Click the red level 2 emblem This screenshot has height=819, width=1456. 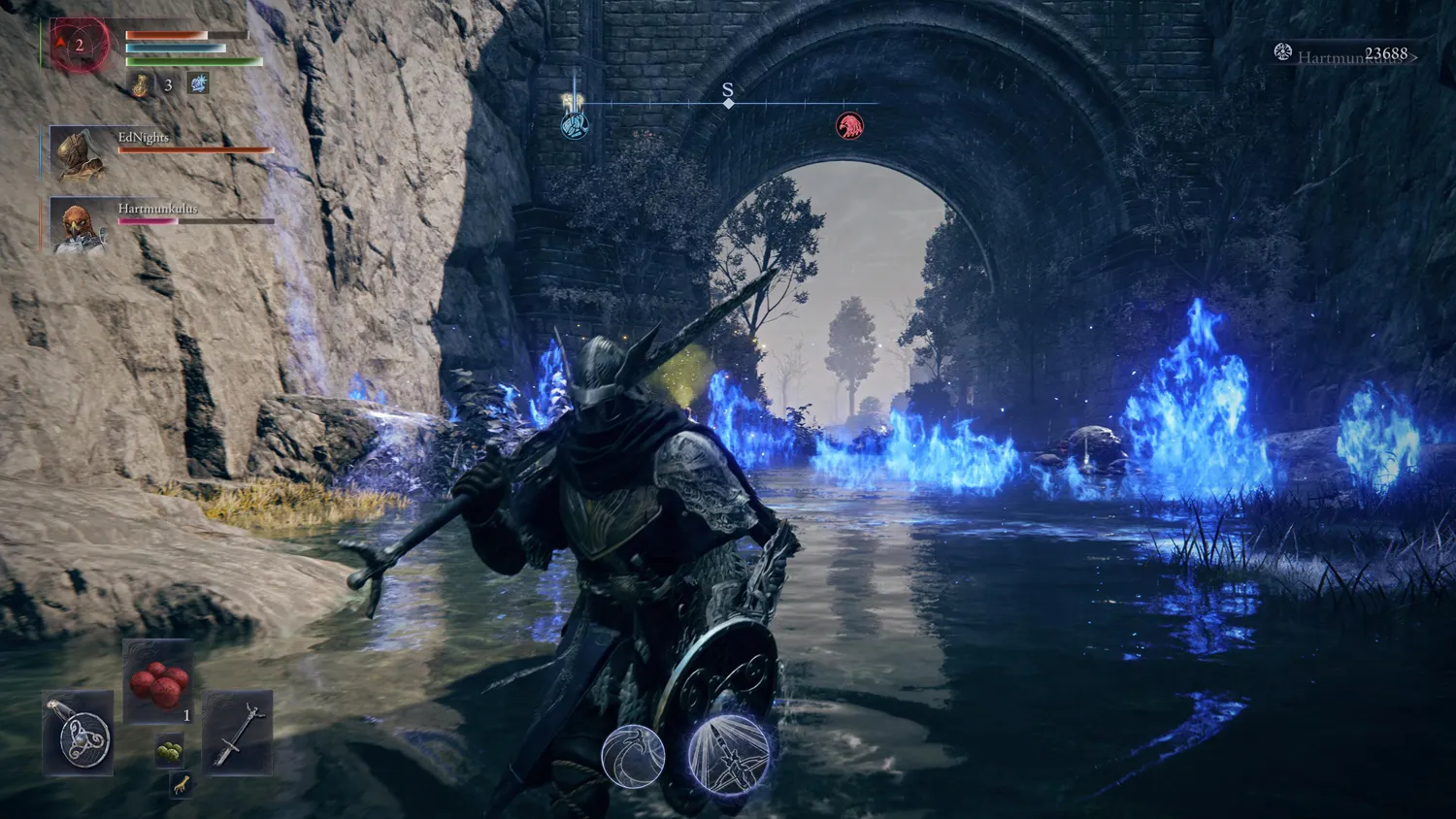(x=80, y=45)
